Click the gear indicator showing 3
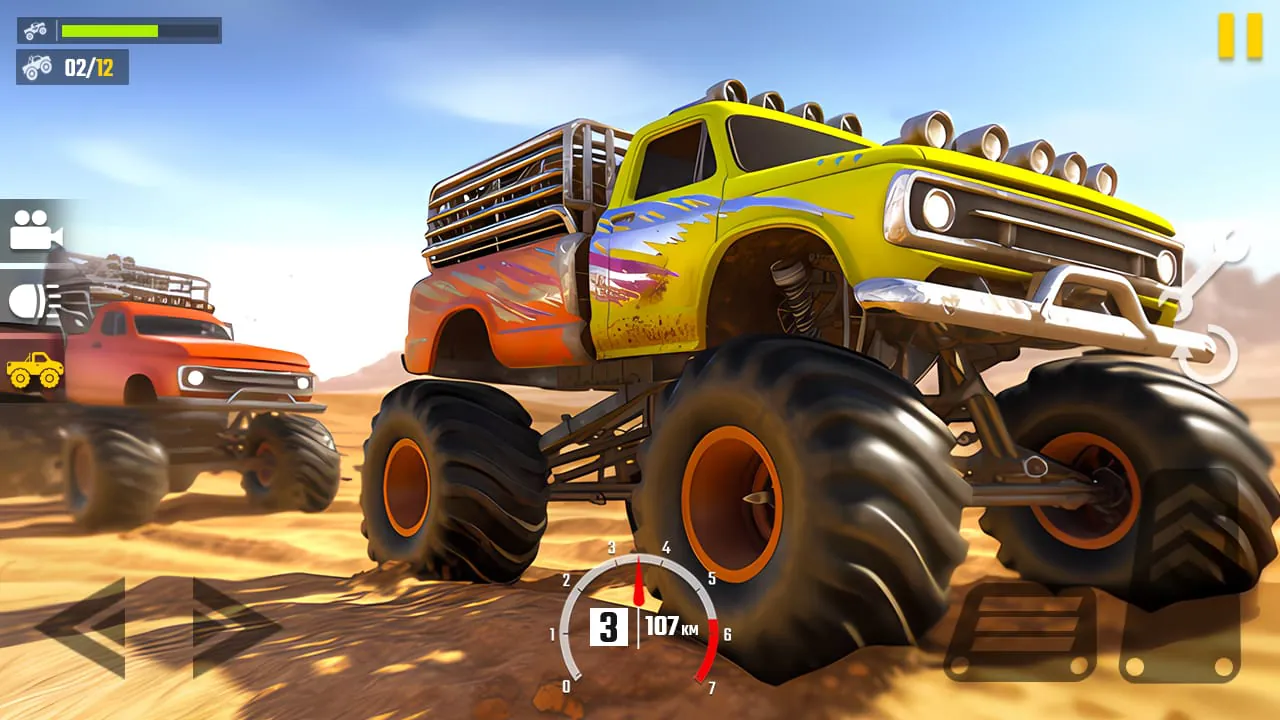Viewport: 1280px width, 720px height. point(609,628)
